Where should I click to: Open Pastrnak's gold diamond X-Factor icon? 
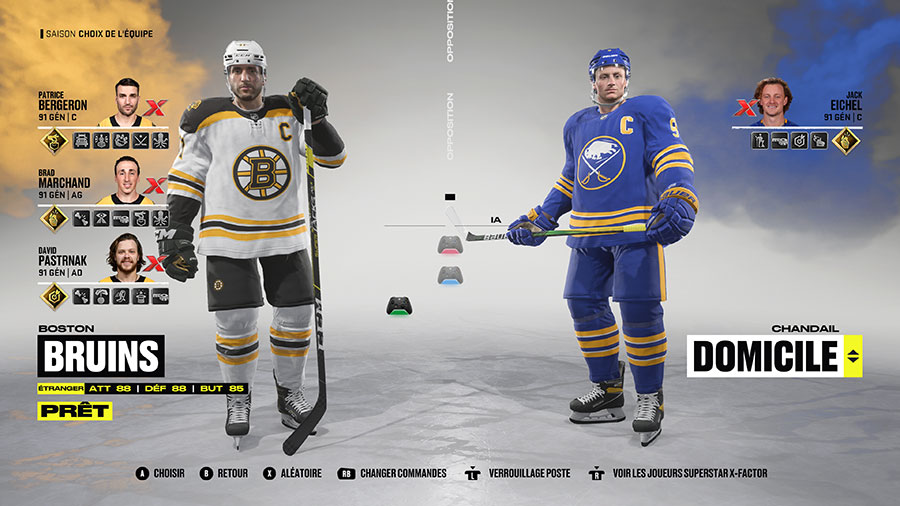pos(53,296)
